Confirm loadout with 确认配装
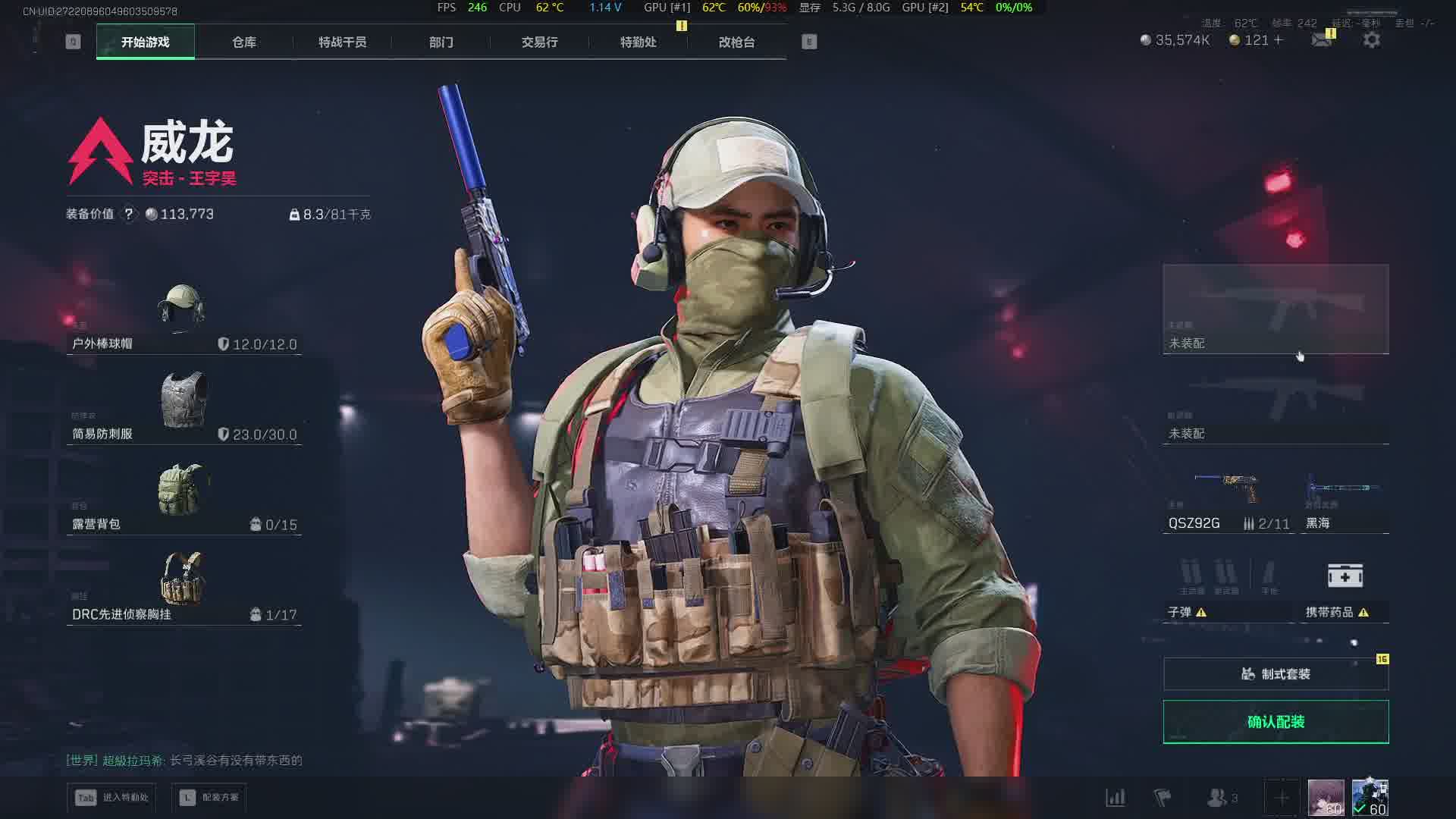The width and height of the screenshot is (1456, 819). [x=1276, y=722]
